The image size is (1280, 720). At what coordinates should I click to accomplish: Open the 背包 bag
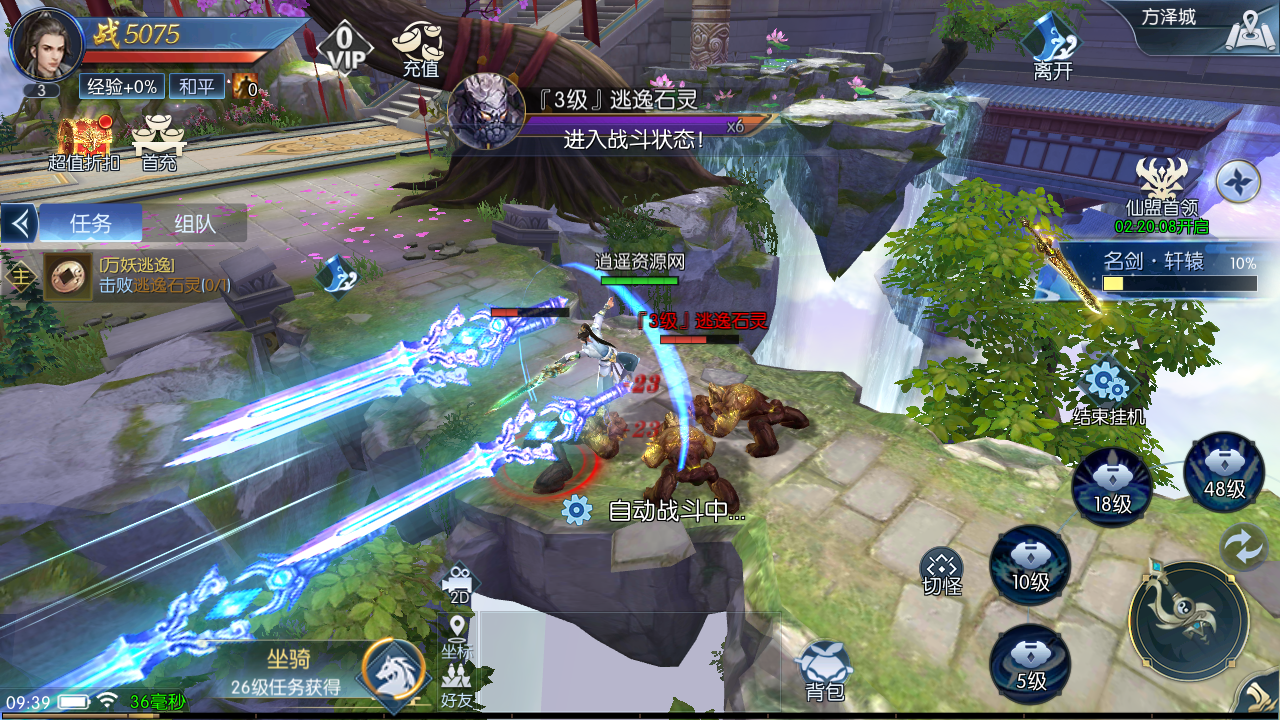point(825,671)
